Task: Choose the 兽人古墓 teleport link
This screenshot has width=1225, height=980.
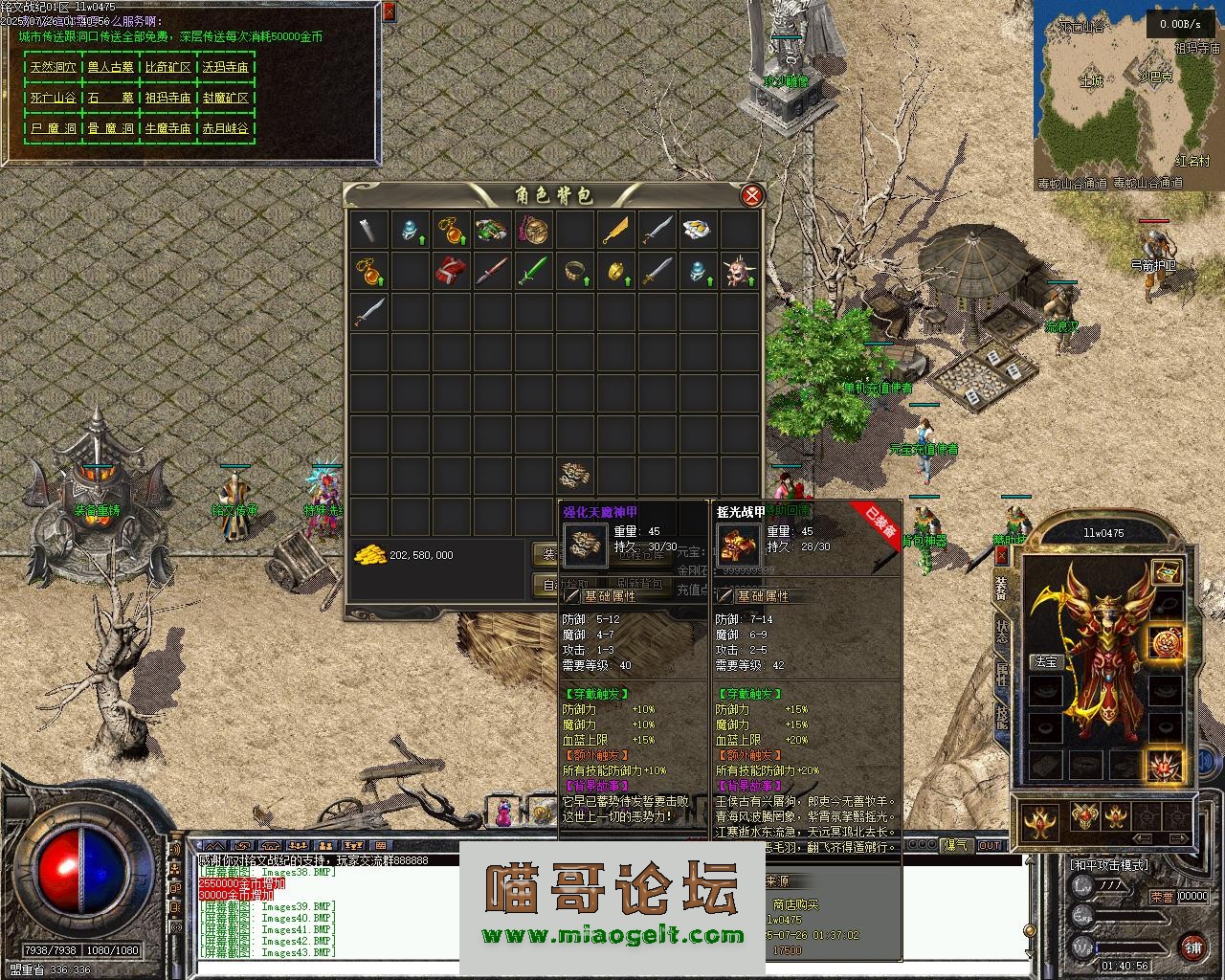Action: [111, 68]
